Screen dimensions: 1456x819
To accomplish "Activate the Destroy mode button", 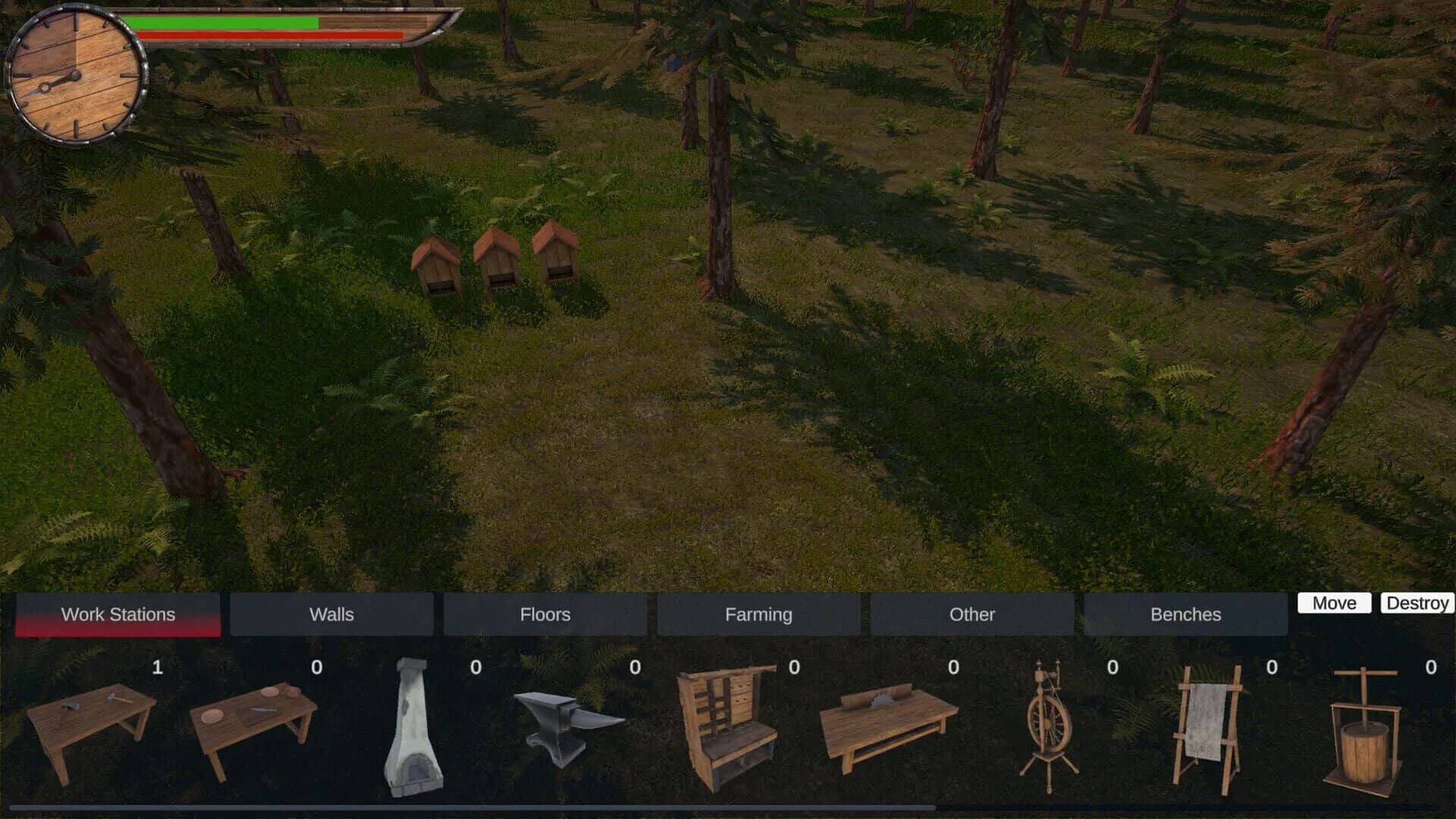I will pyautogui.click(x=1418, y=603).
